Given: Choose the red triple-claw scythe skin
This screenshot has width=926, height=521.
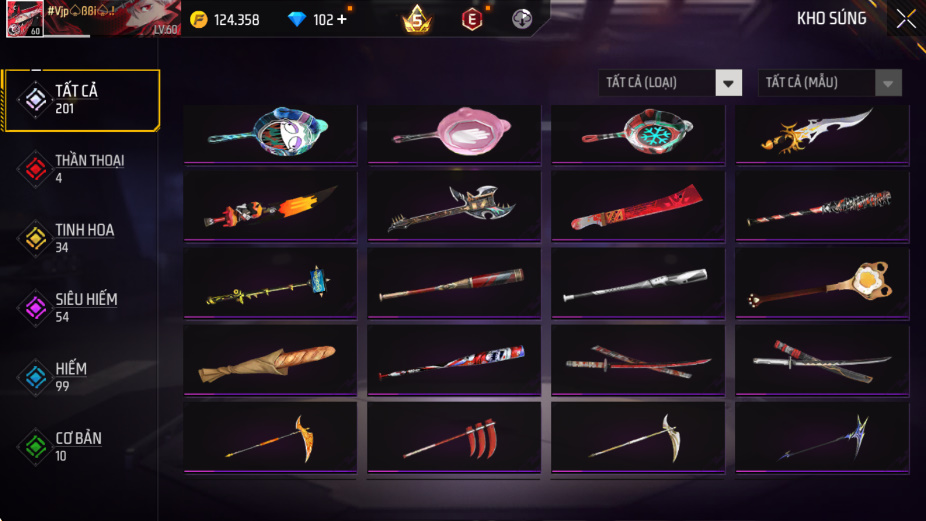Looking at the screenshot, I should [454, 438].
